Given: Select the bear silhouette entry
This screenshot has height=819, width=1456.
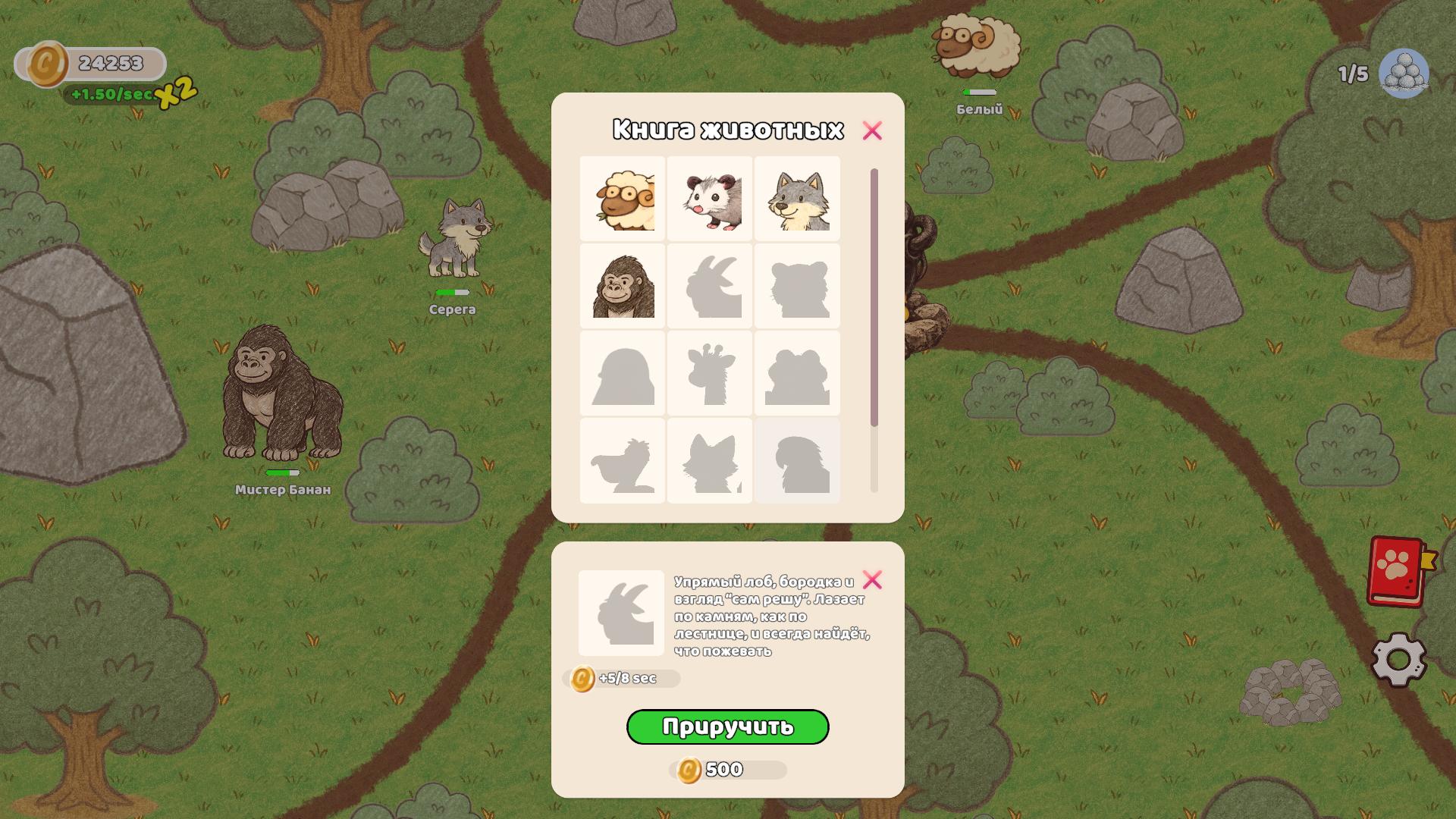Looking at the screenshot, I should coord(797,287).
